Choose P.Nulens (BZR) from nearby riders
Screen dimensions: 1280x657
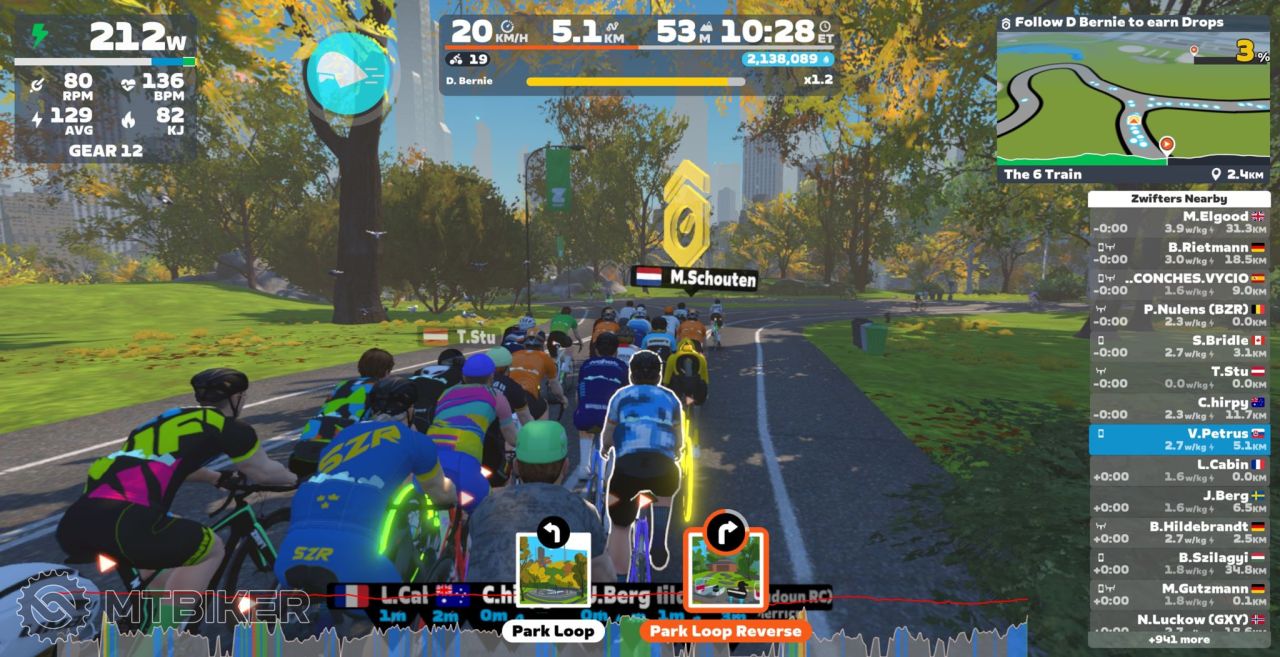tap(1179, 315)
